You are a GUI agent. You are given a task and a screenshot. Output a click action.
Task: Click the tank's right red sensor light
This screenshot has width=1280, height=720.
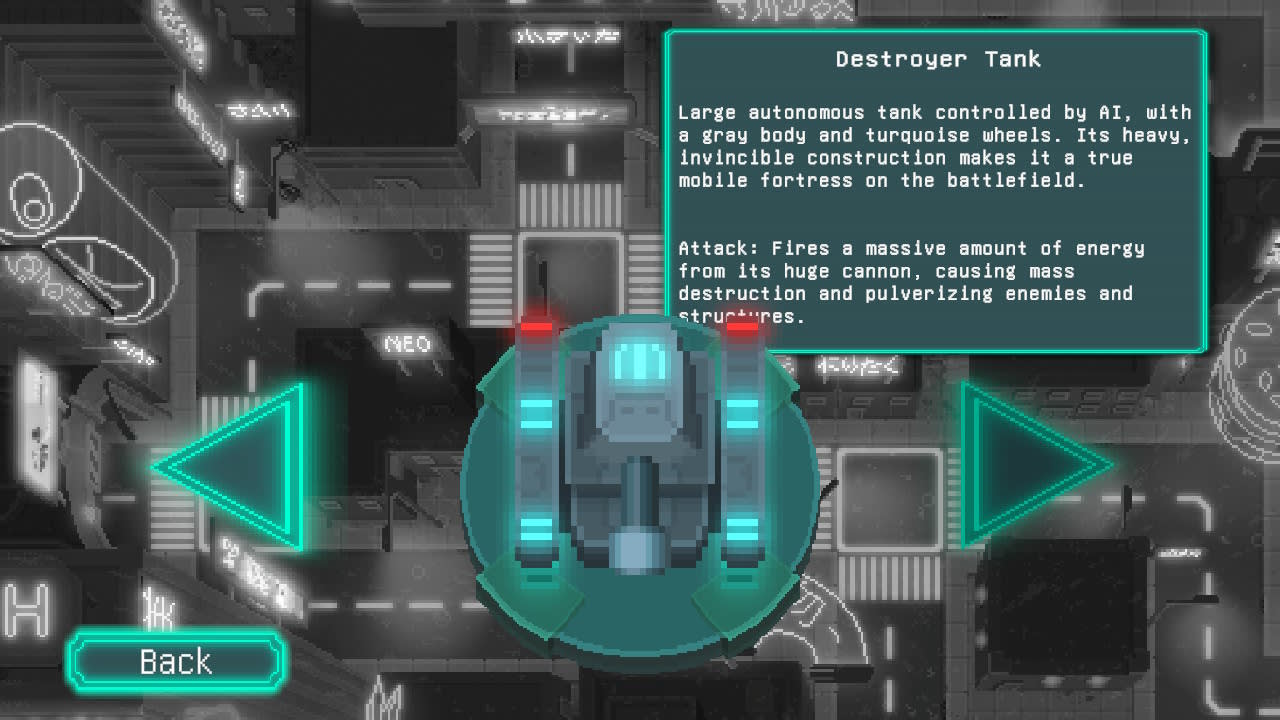point(742,330)
